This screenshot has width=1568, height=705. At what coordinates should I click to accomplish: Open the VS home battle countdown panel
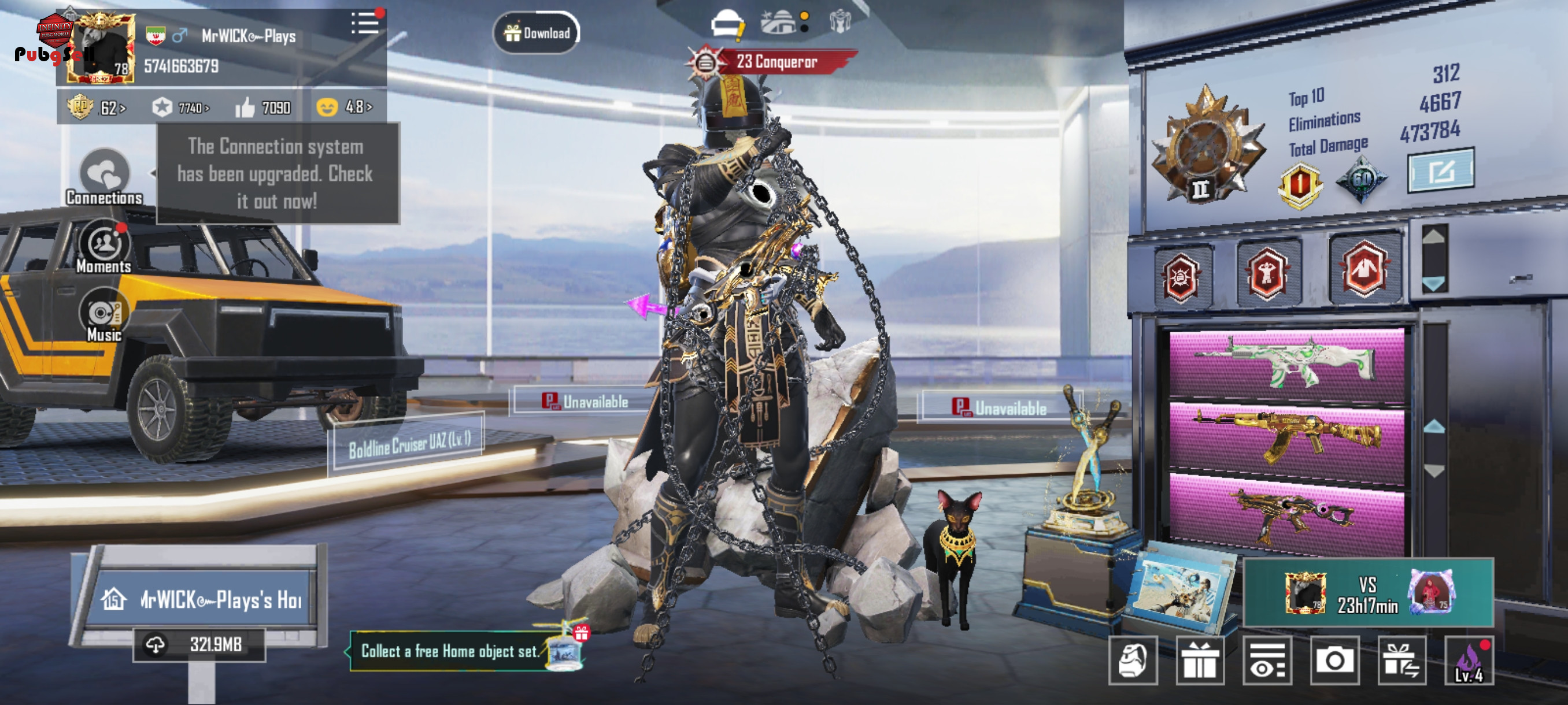pos(1367,593)
